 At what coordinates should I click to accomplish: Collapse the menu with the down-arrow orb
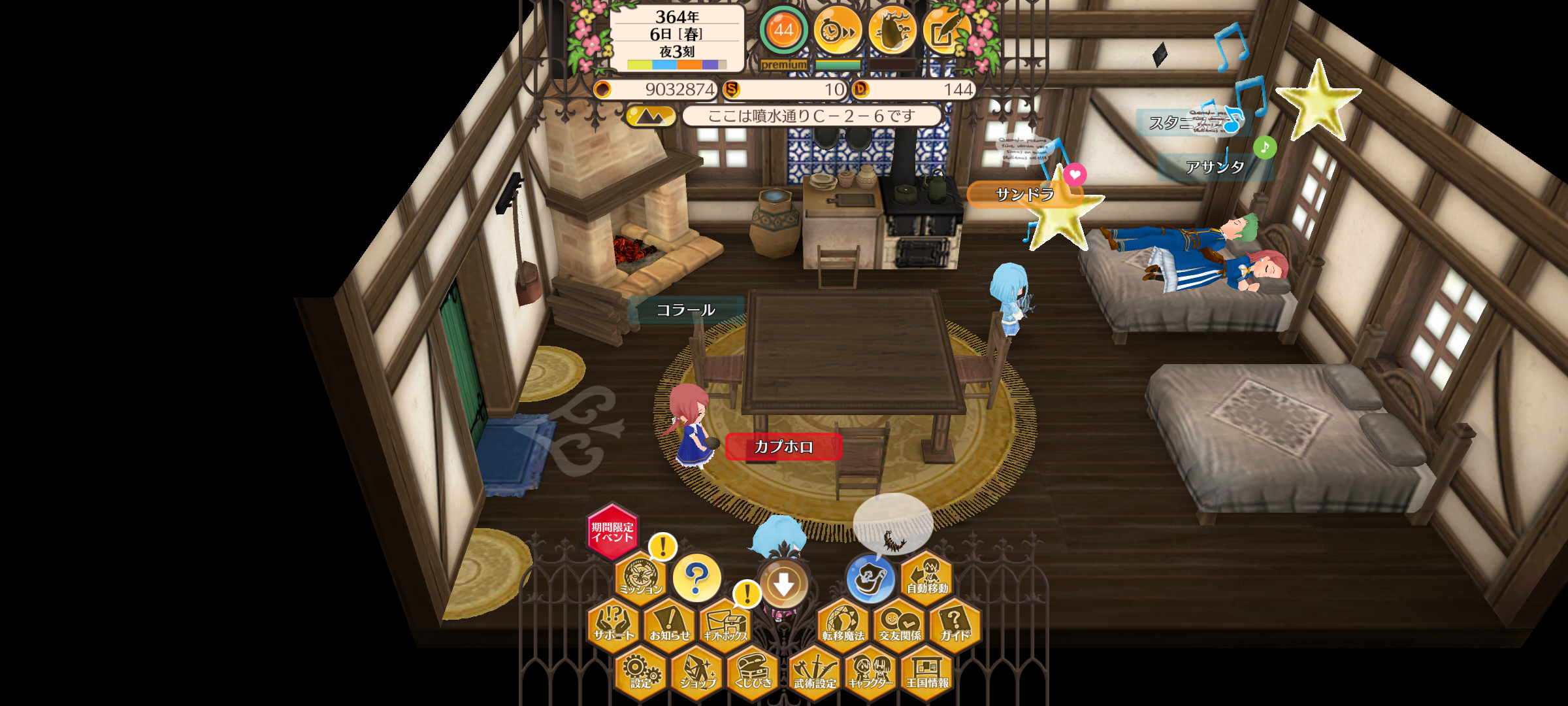tap(783, 584)
